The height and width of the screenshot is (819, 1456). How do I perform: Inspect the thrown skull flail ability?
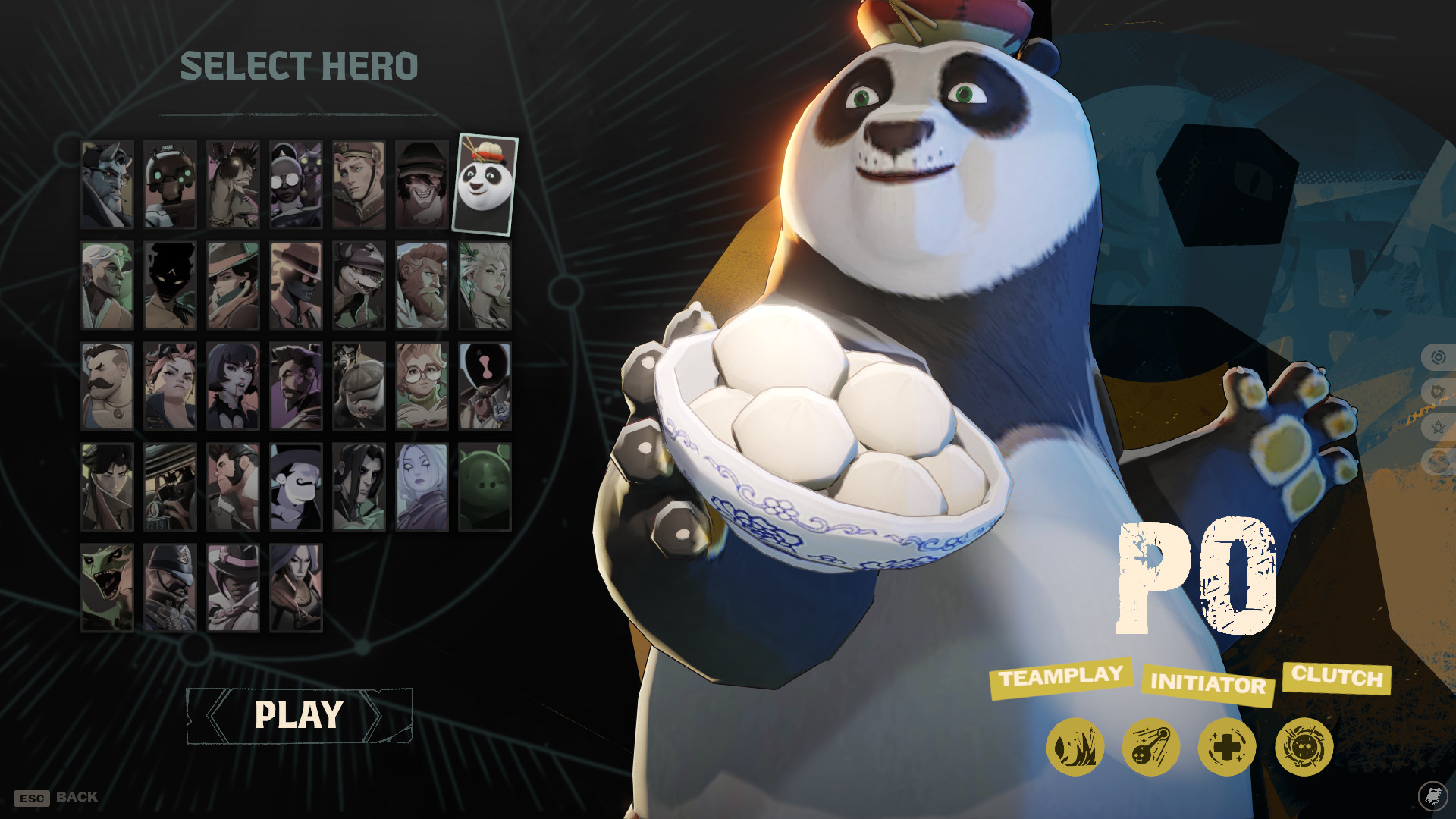1150,747
